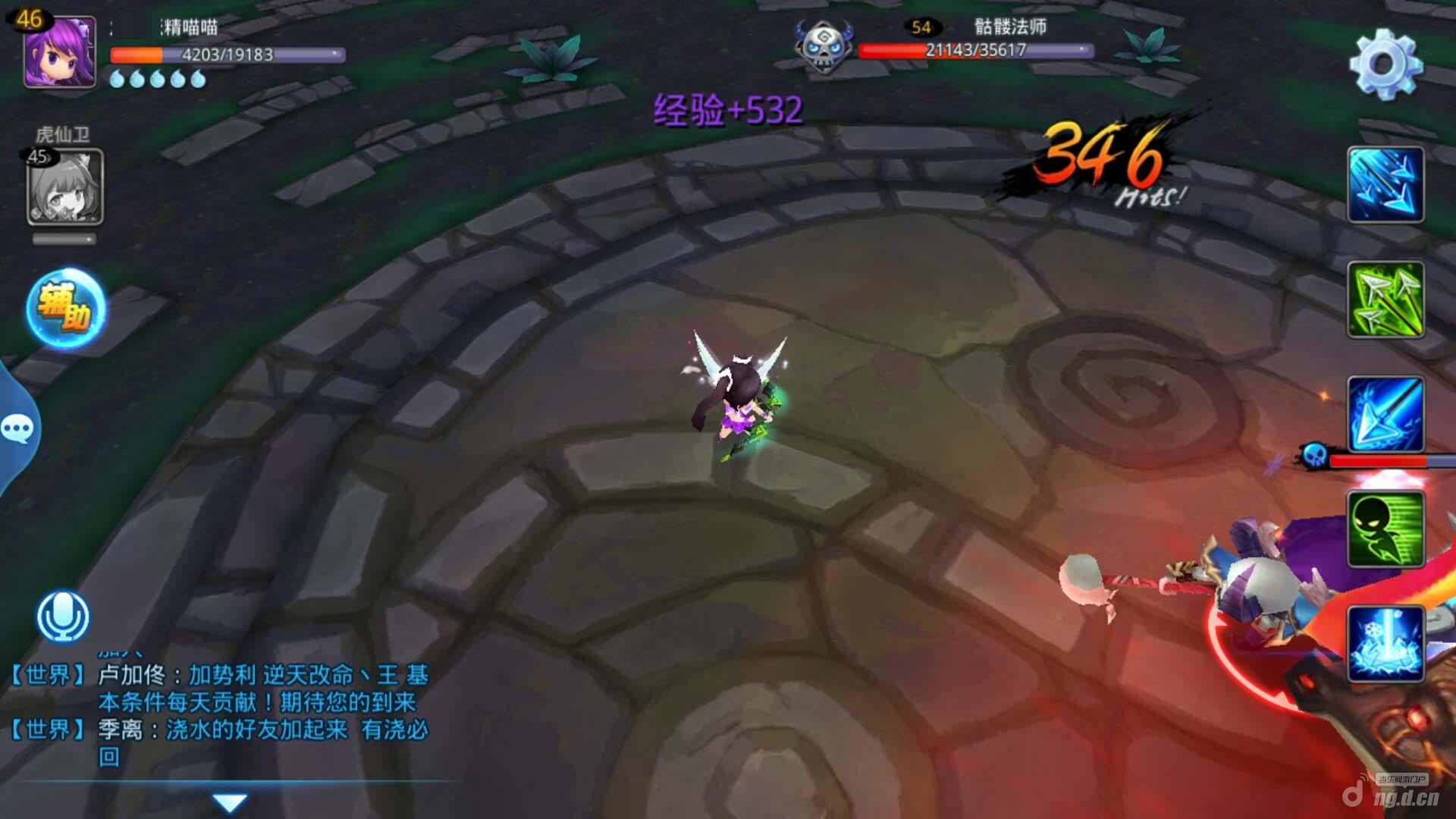1456x819 pixels.
Task: Click the 骷髅法师 boss skull portrait
Action: pyautogui.click(x=823, y=47)
